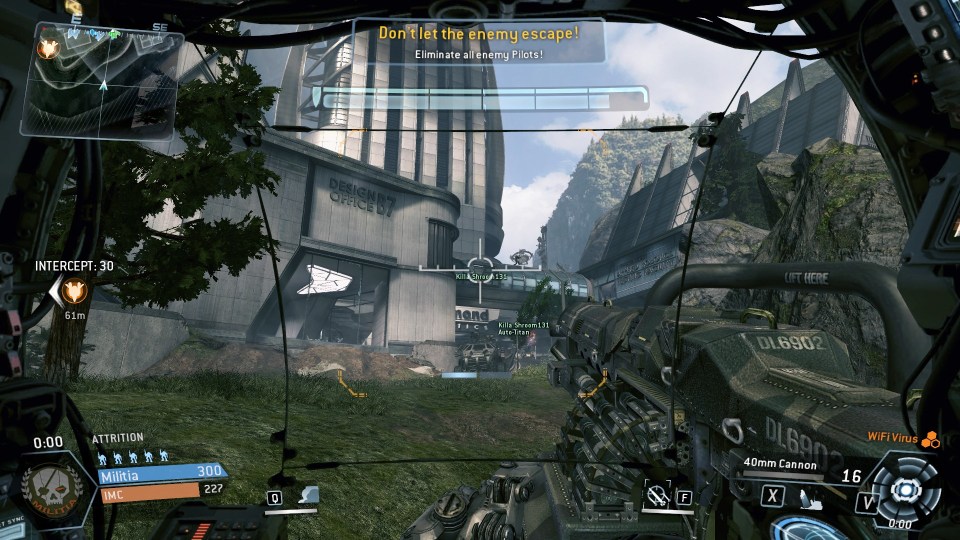Screen dimensions: 960x540
Task: Click the escape objective banner
Action: click(x=479, y=40)
